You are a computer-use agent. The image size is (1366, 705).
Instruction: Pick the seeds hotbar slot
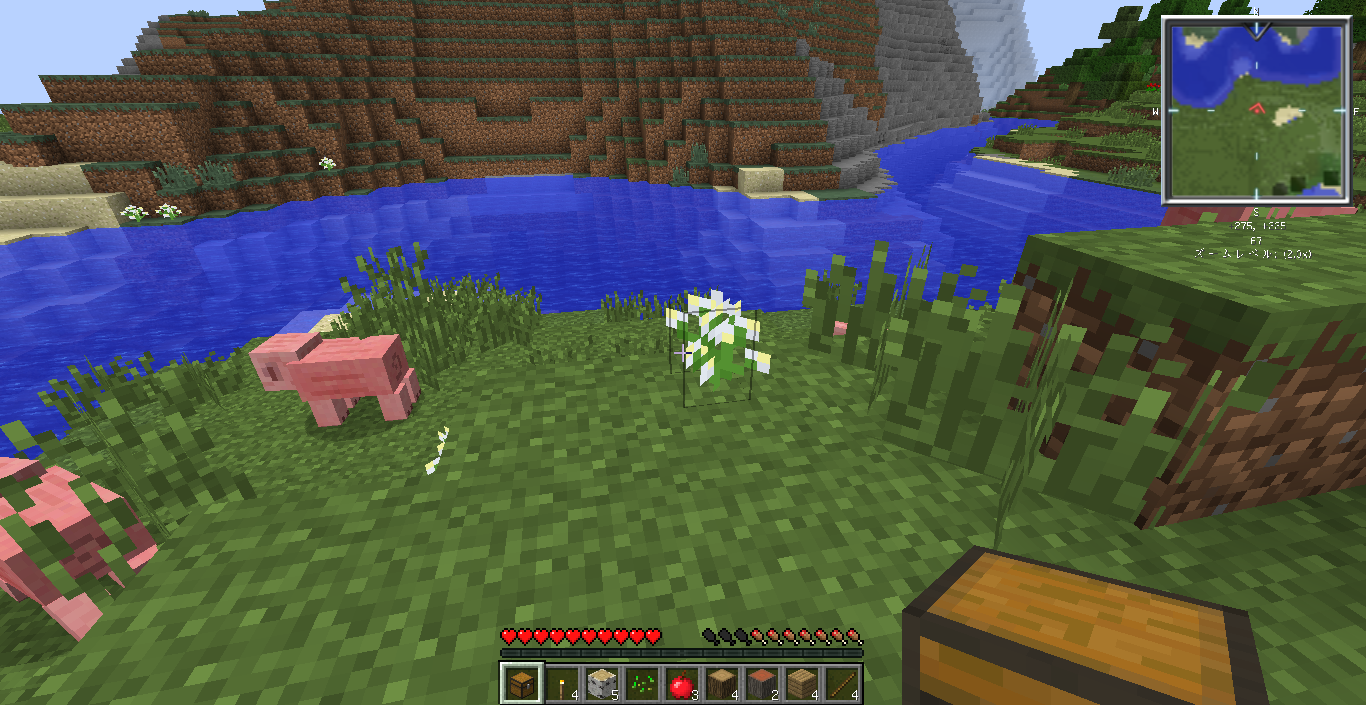point(641,684)
